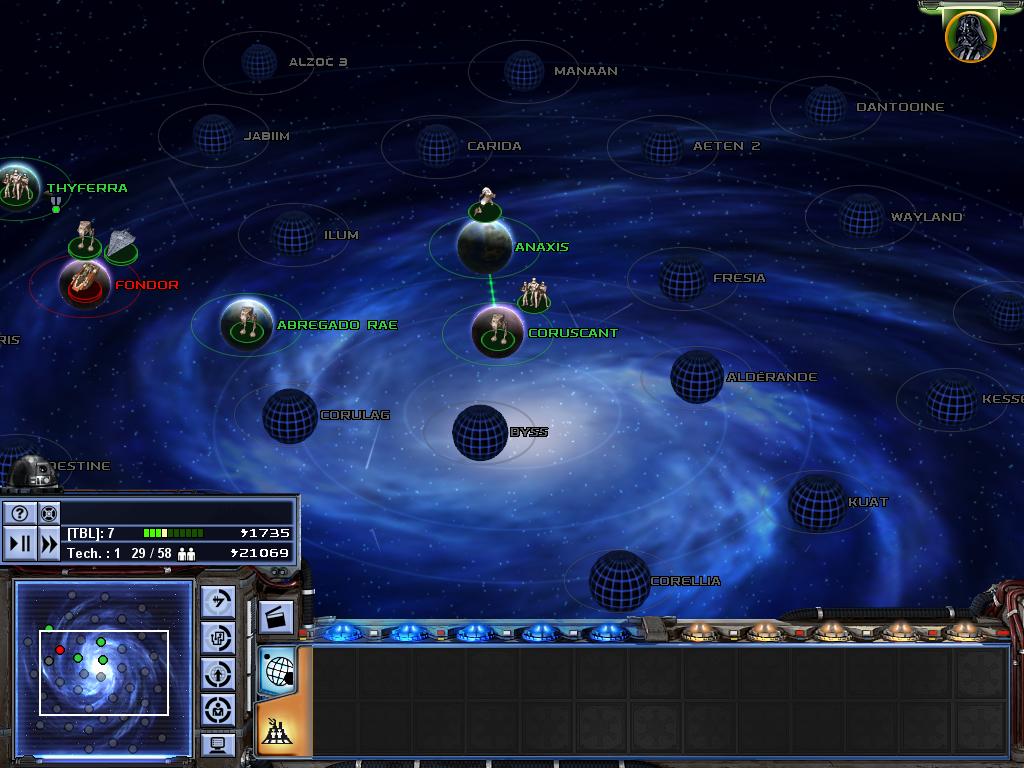Select the Darth Vader hero portrait
Screen dimensions: 1024x768
970,37
